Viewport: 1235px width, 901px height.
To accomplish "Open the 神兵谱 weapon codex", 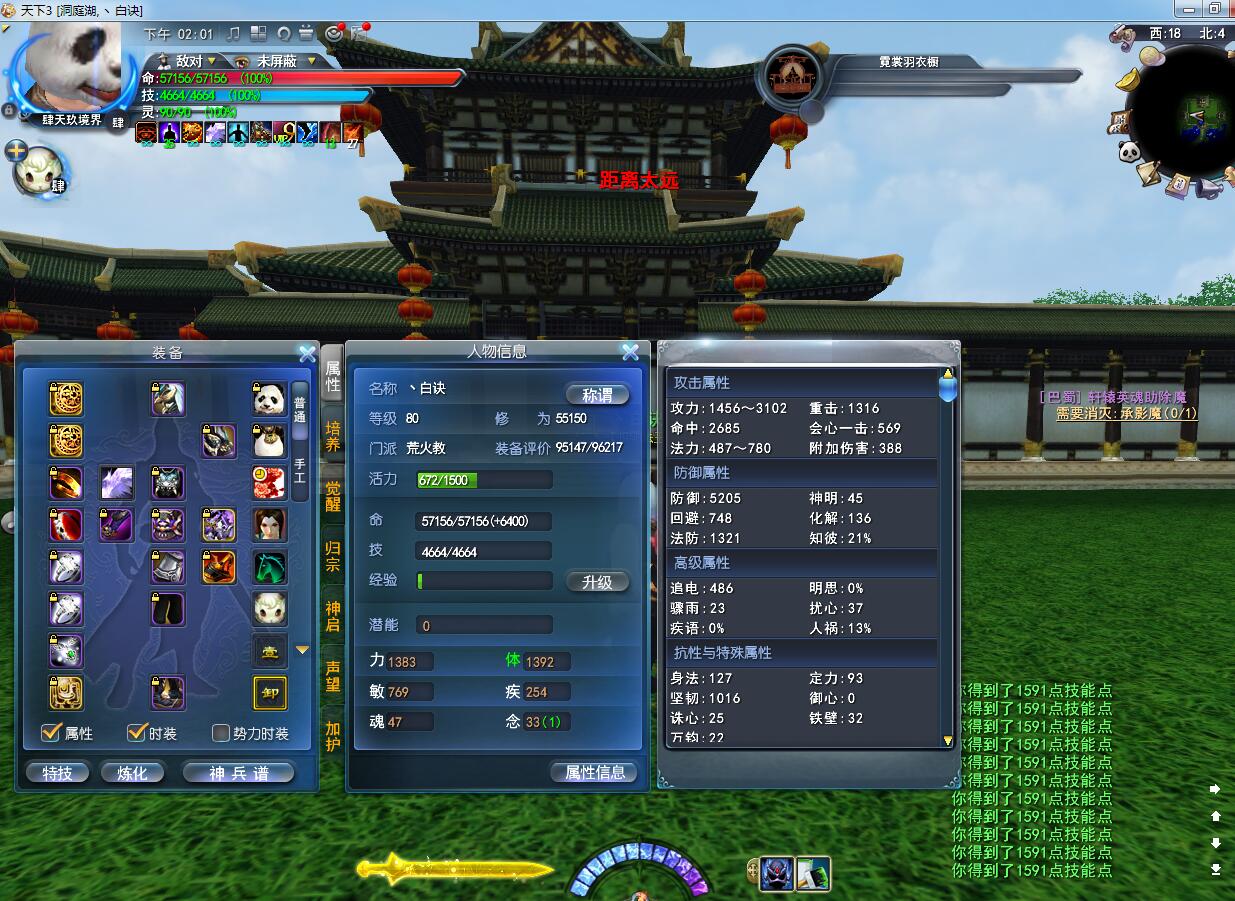I will pos(238,773).
